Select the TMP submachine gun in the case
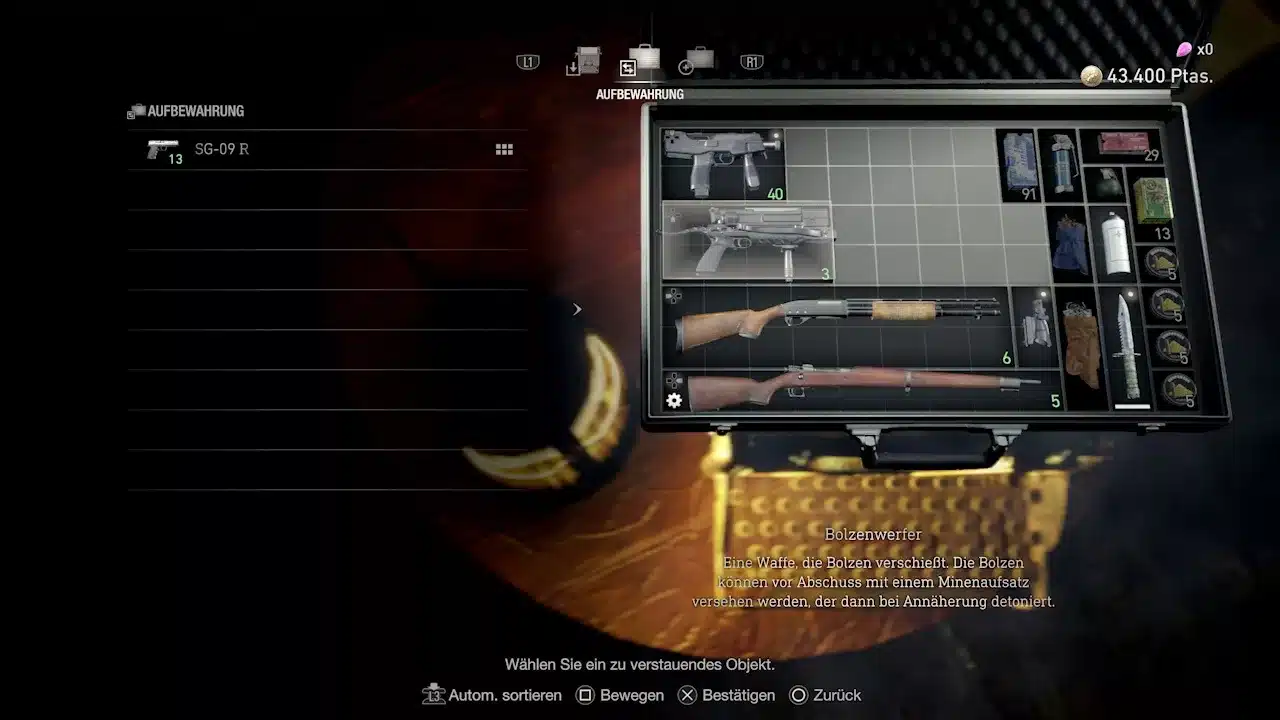The image size is (1280, 720). pos(722,163)
